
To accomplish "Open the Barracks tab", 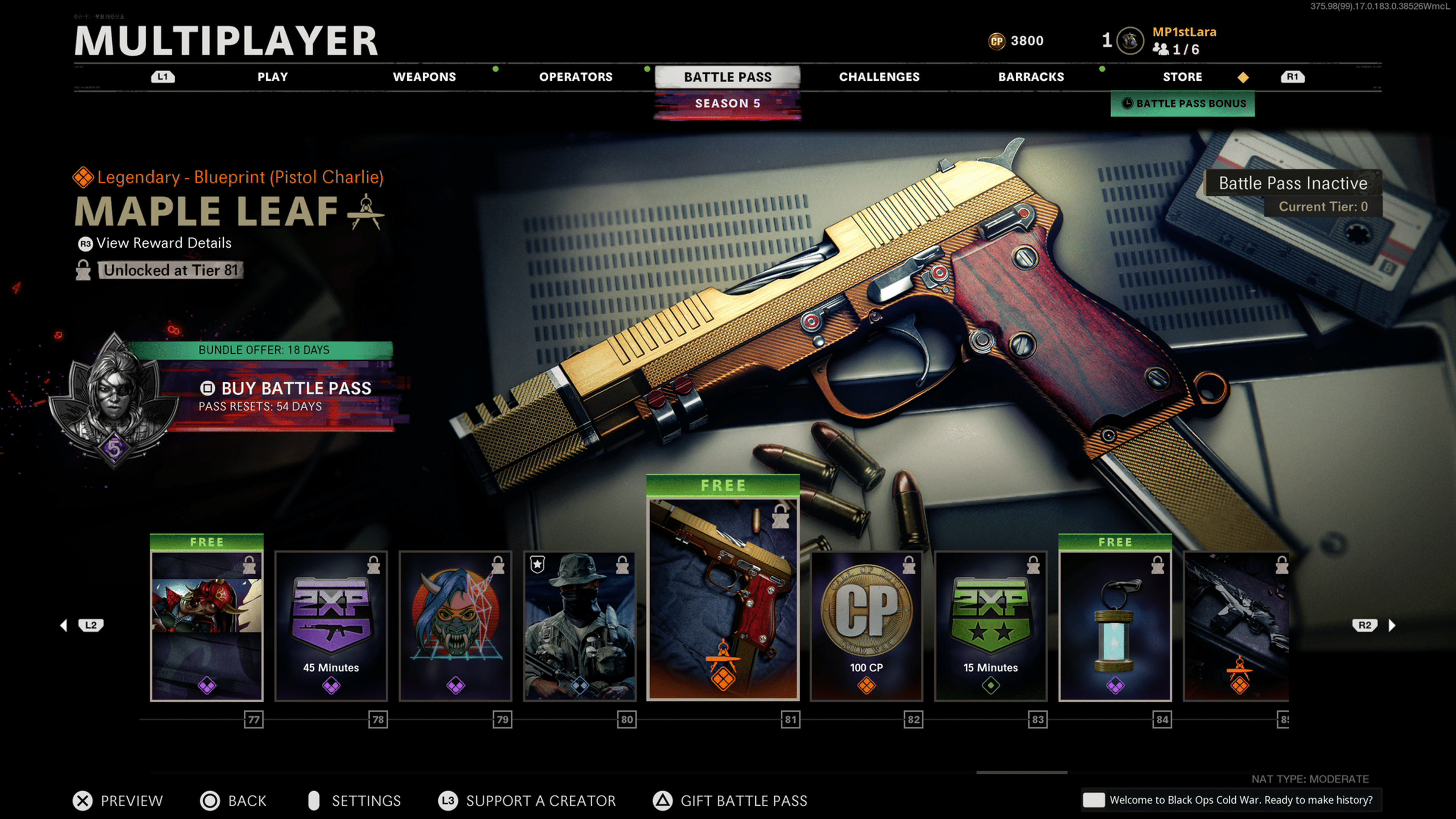I will (1031, 77).
